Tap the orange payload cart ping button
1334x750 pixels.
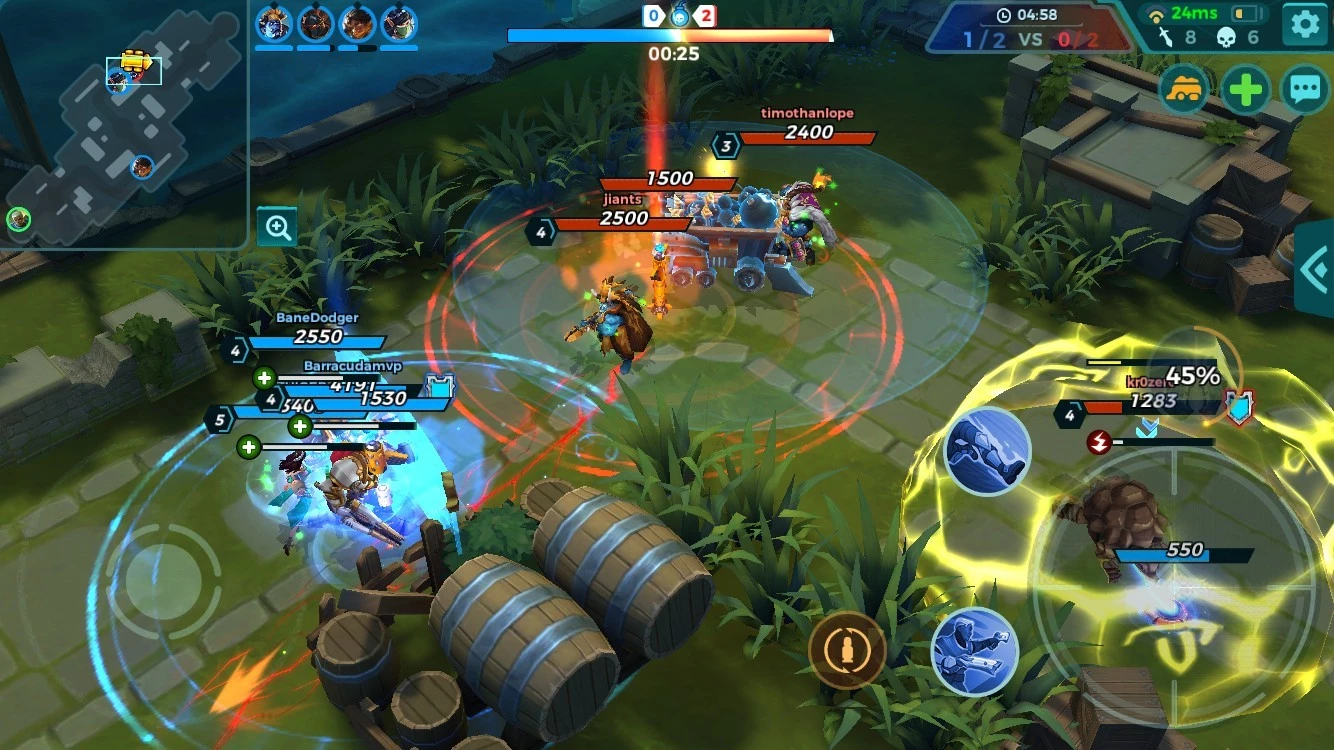1184,91
